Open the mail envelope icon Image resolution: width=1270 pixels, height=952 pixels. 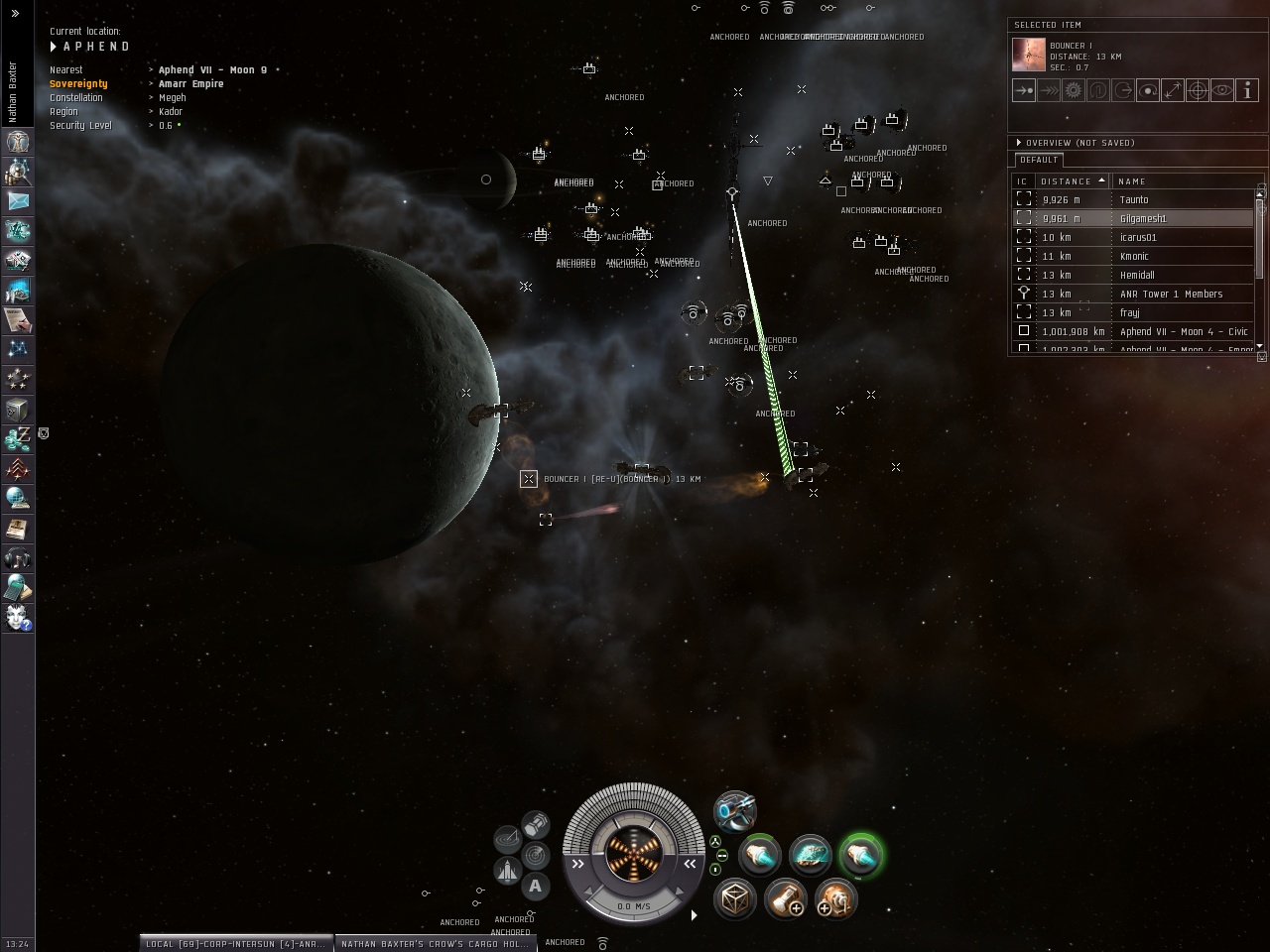click(x=18, y=201)
